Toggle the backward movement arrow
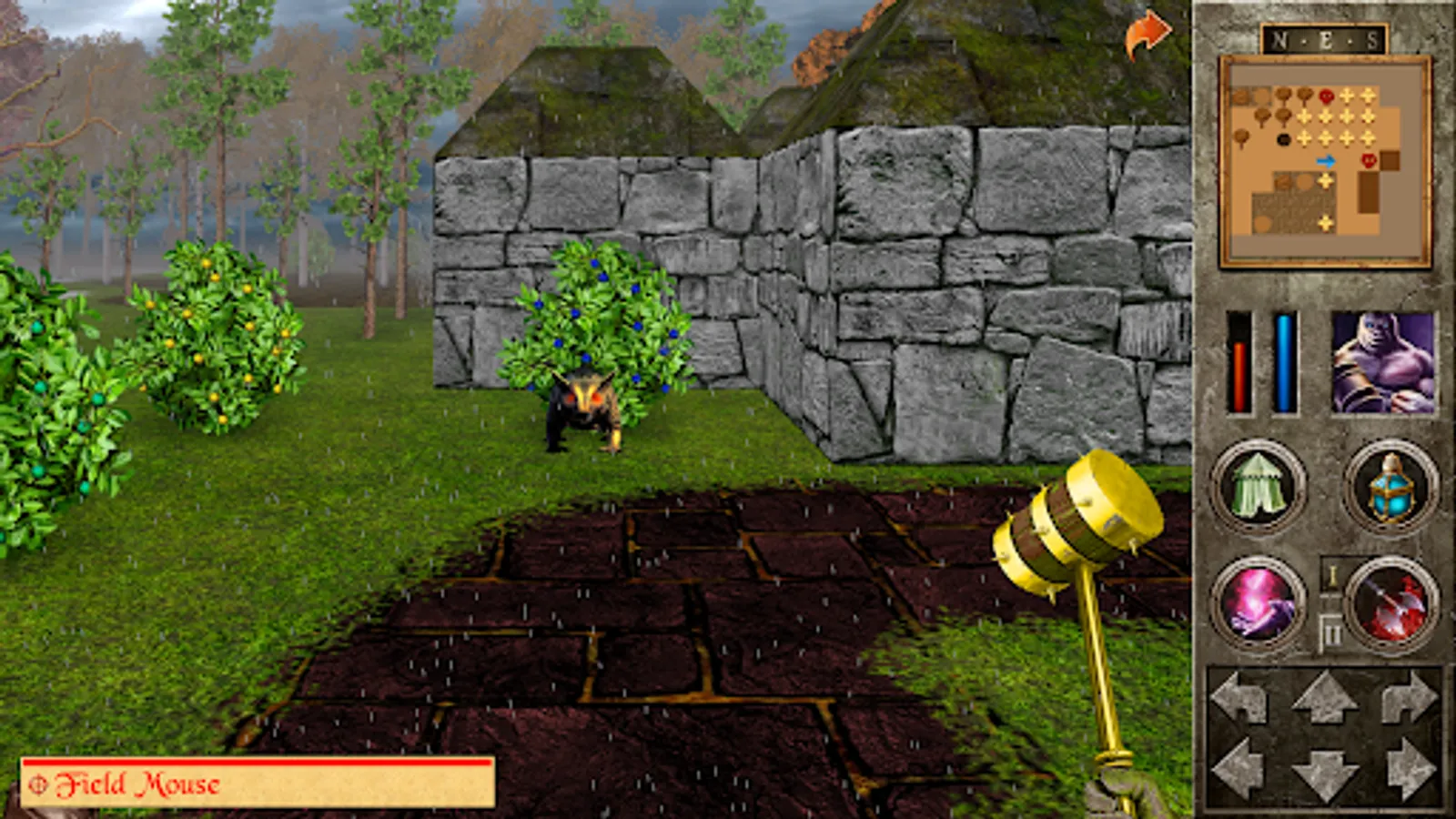This screenshot has width=1456, height=819. click(x=1324, y=773)
